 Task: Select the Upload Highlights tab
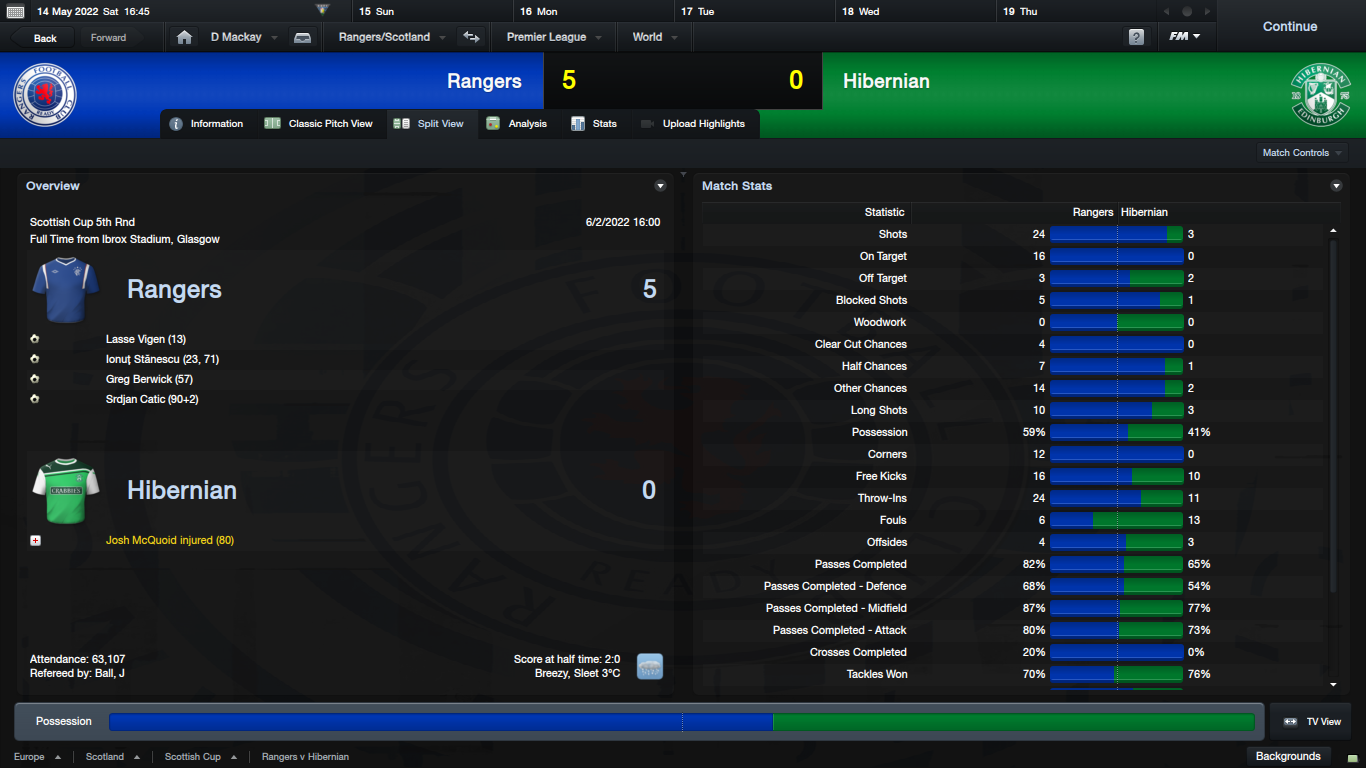pyautogui.click(x=693, y=124)
